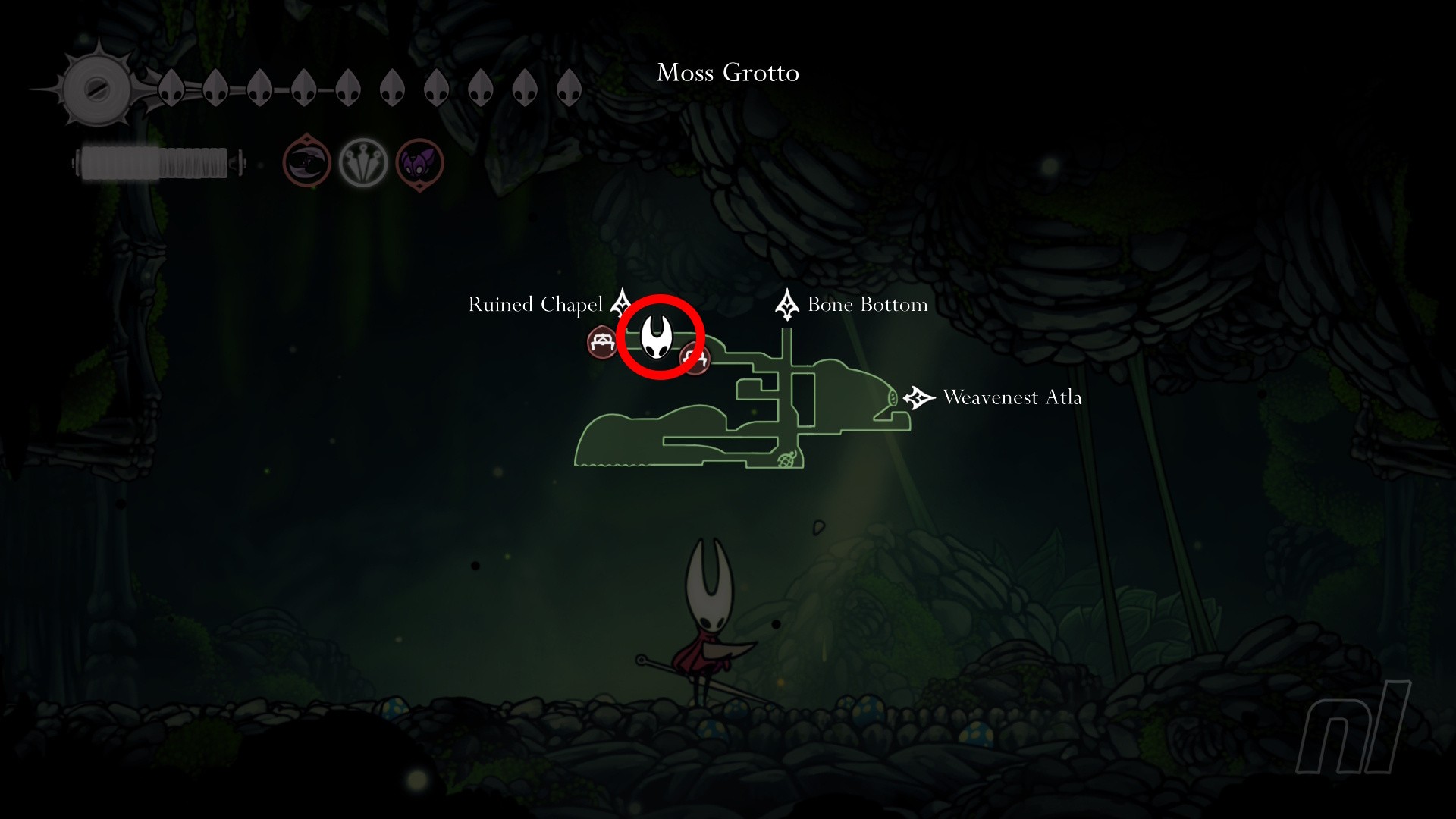Choose the Bone Bottom exit arrow

pyautogui.click(x=786, y=304)
